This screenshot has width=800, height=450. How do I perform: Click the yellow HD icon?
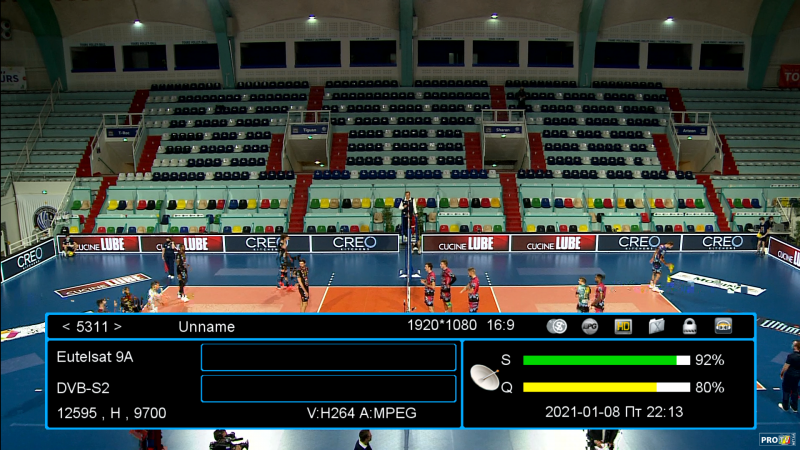(x=623, y=326)
